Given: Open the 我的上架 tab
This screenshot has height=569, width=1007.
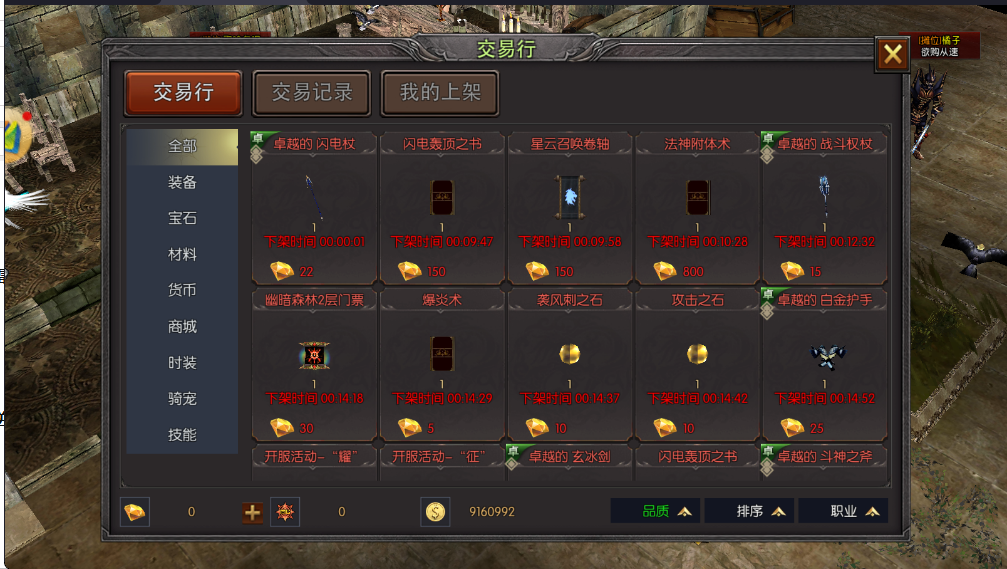Looking at the screenshot, I should (x=440, y=93).
